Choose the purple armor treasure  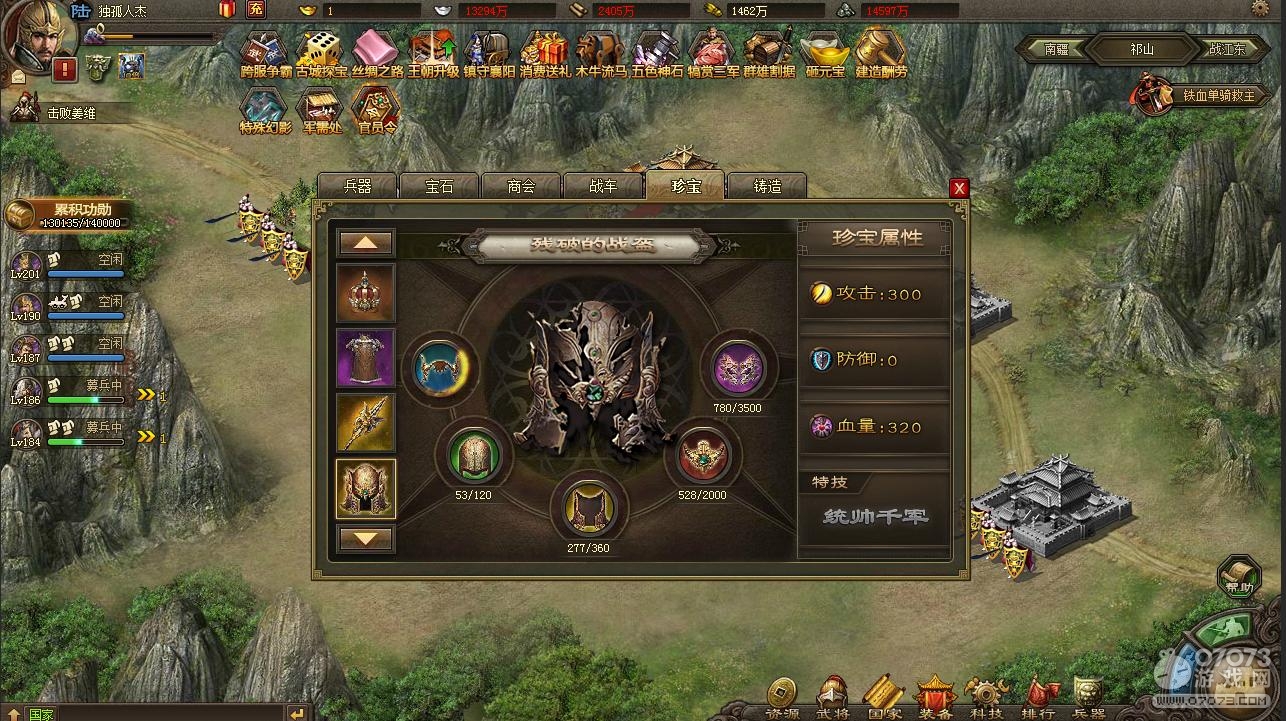tap(366, 358)
